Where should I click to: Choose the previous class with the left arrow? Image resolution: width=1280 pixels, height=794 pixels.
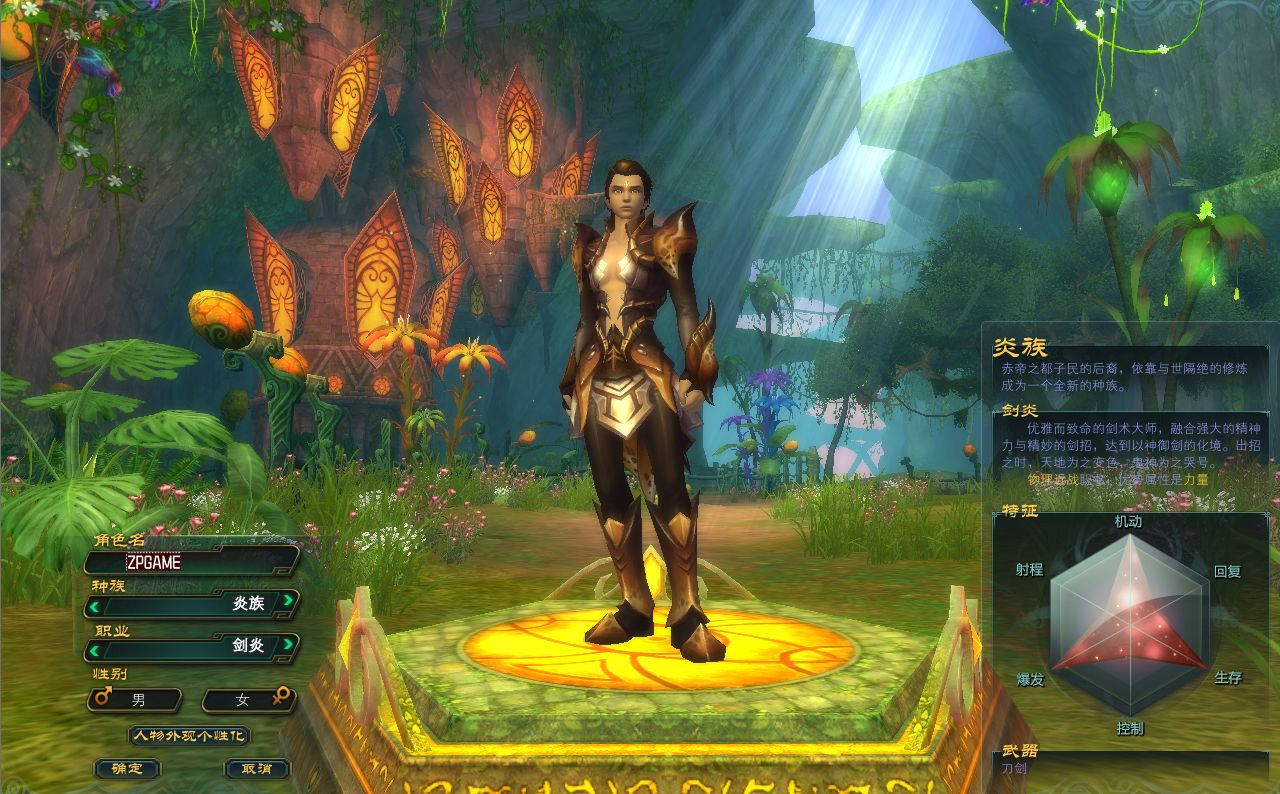[x=94, y=646]
